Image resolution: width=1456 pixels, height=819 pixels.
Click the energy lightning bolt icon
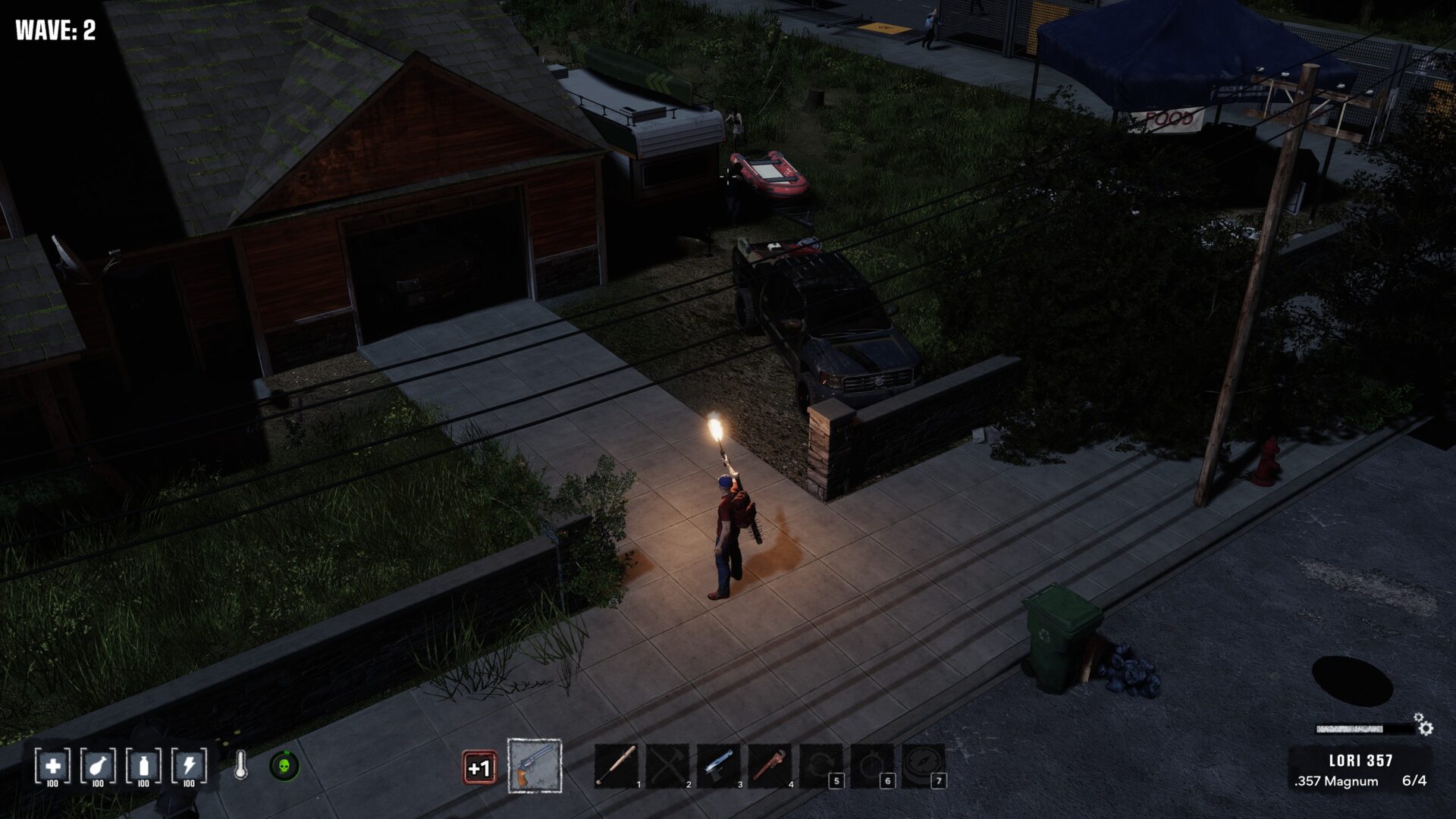(x=189, y=766)
